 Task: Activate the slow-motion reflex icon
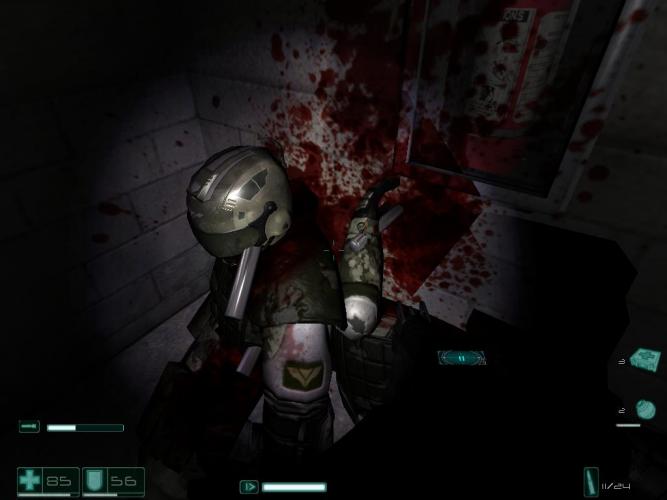tap(249, 487)
